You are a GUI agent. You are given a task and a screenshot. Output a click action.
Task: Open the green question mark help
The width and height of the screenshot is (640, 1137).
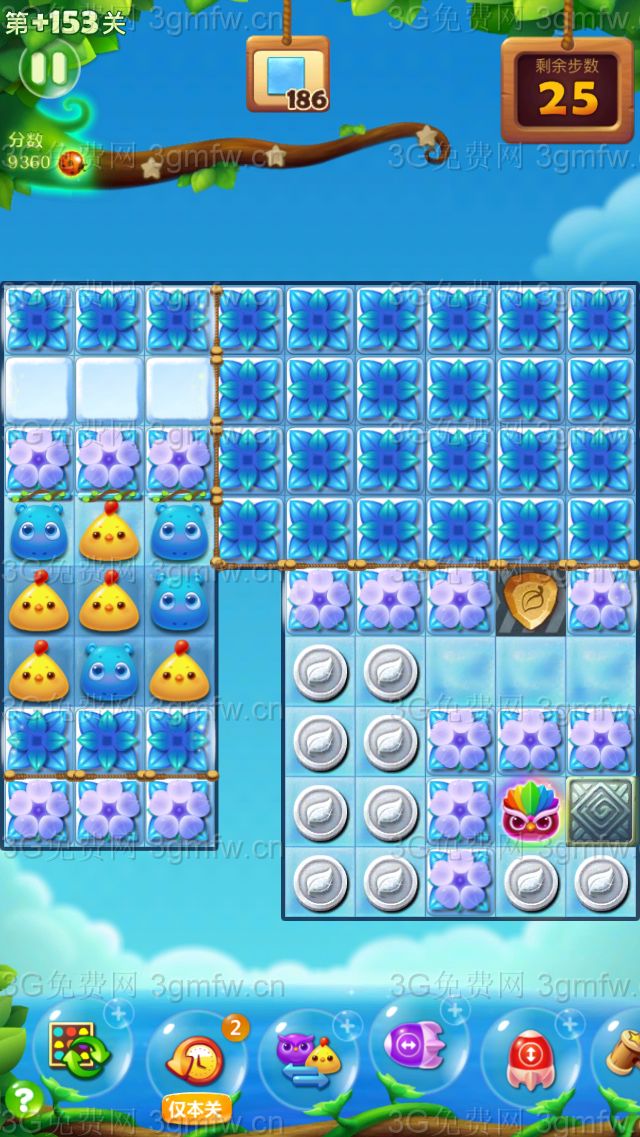22,1099
